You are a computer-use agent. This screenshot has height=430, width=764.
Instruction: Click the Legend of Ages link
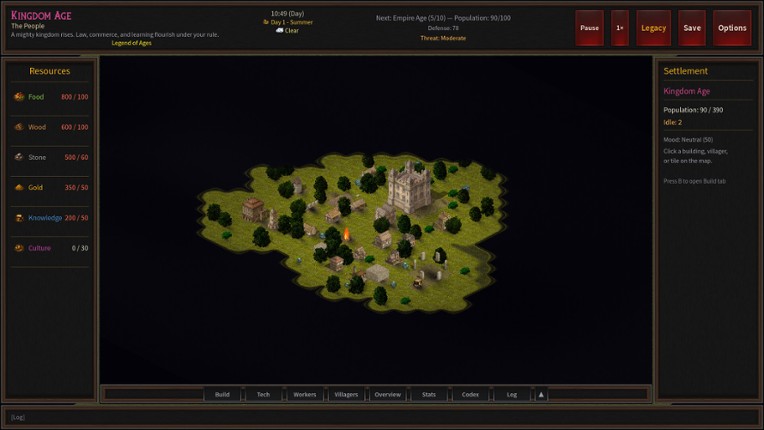(131, 43)
